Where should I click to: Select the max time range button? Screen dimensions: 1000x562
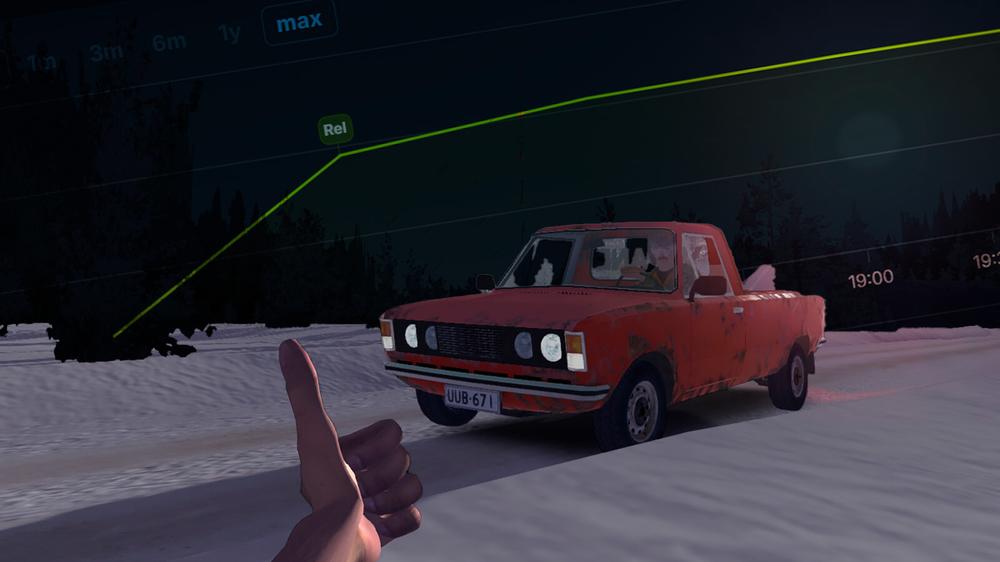point(299,22)
